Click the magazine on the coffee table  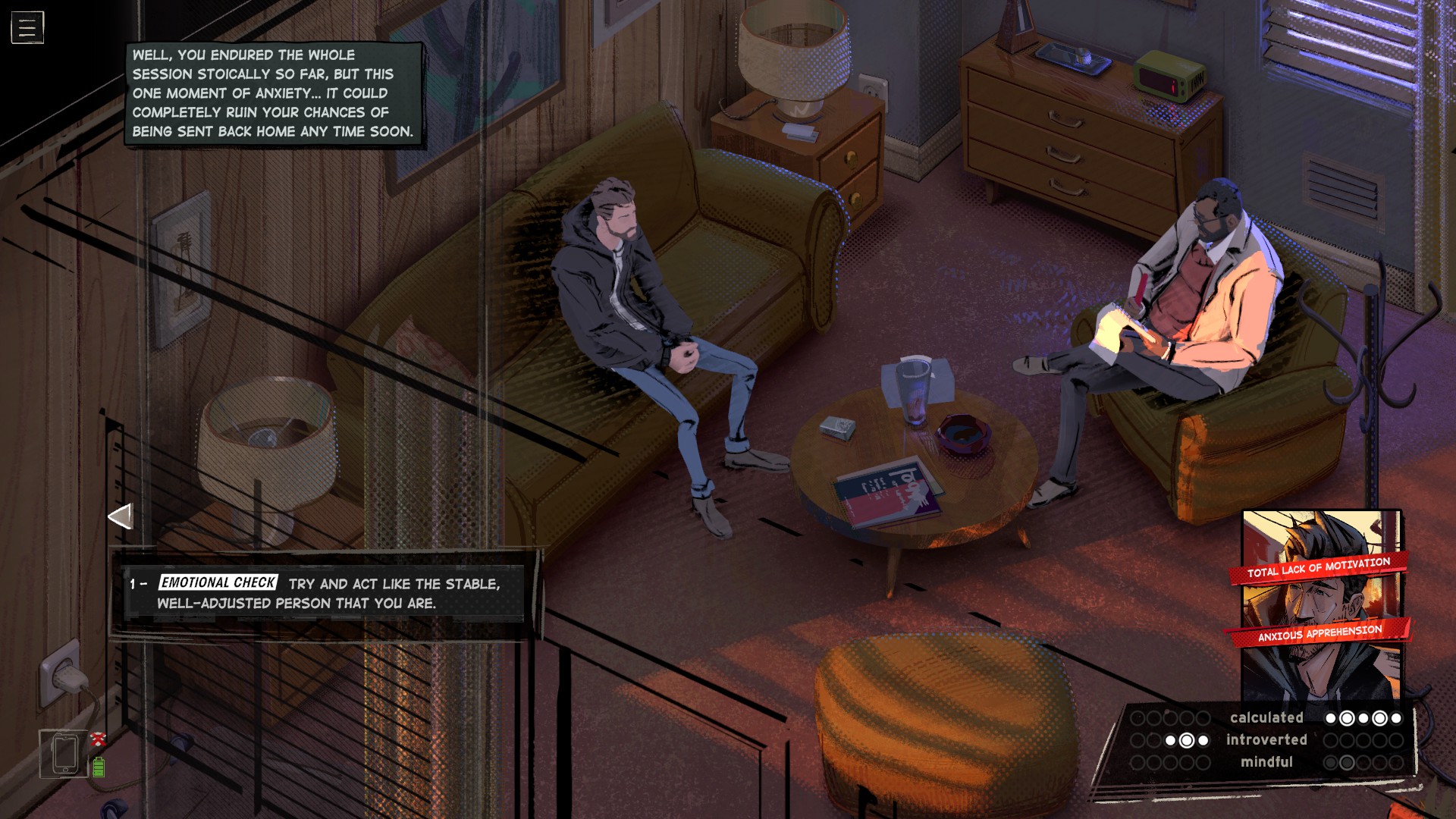pyautogui.click(x=887, y=493)
